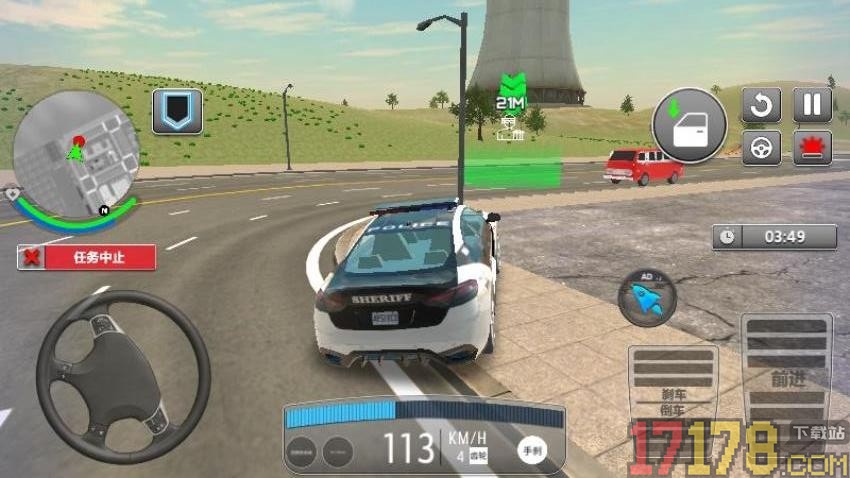The width and height of the screenshot is (850, 478).
Task: Step on the brake/reverse pedal
Action: pyautogui.click(x=672, y=398)
